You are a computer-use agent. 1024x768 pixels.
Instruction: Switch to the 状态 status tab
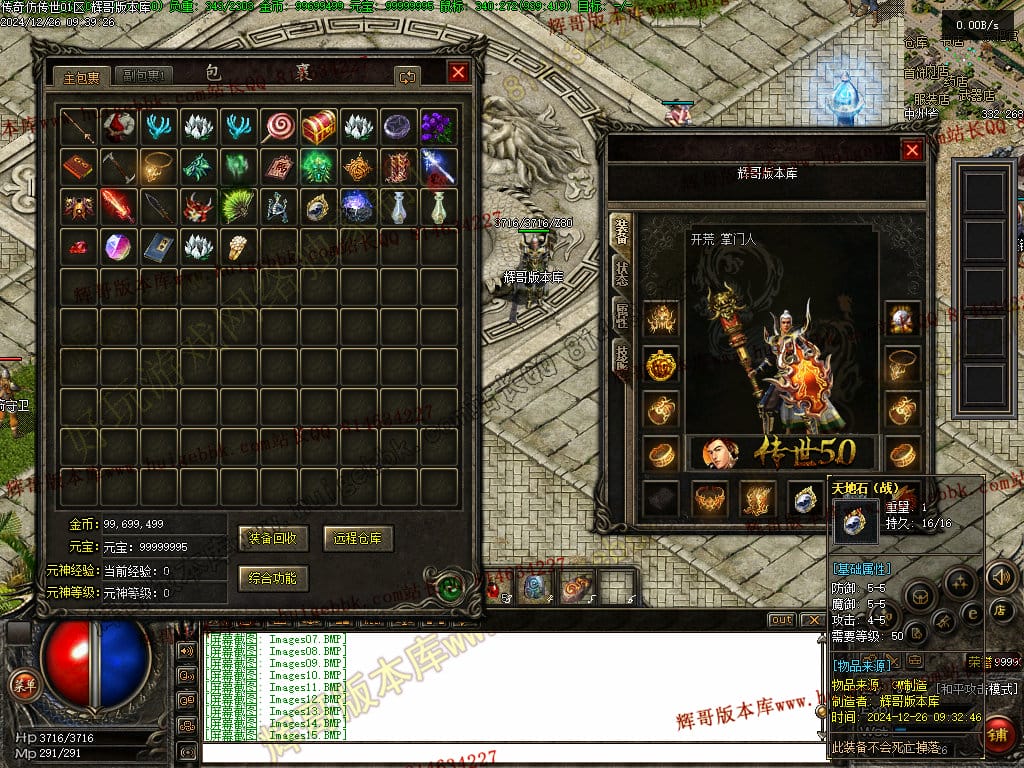(621, 272)
